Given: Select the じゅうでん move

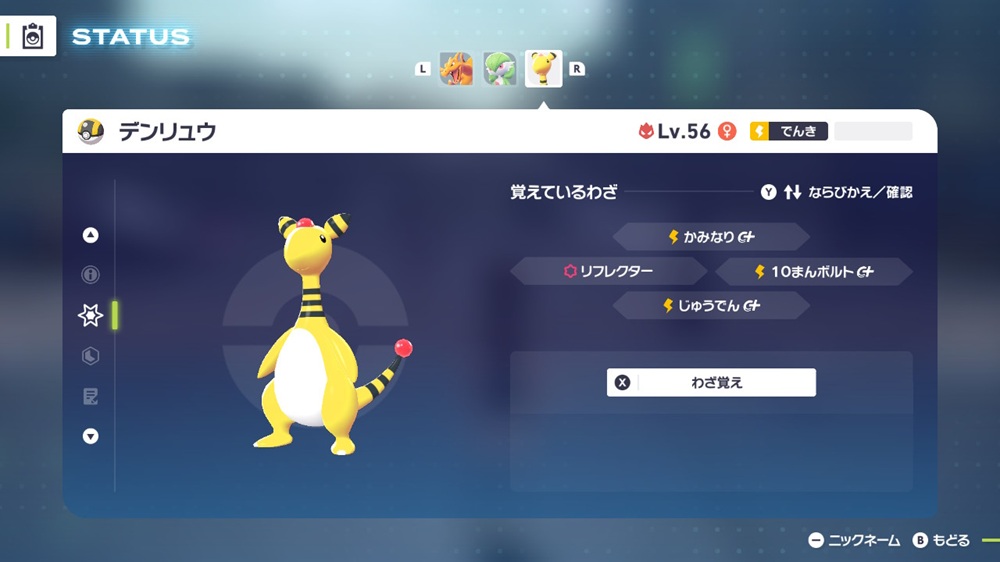Looking at the screenshot, I should tap(710, 306).
